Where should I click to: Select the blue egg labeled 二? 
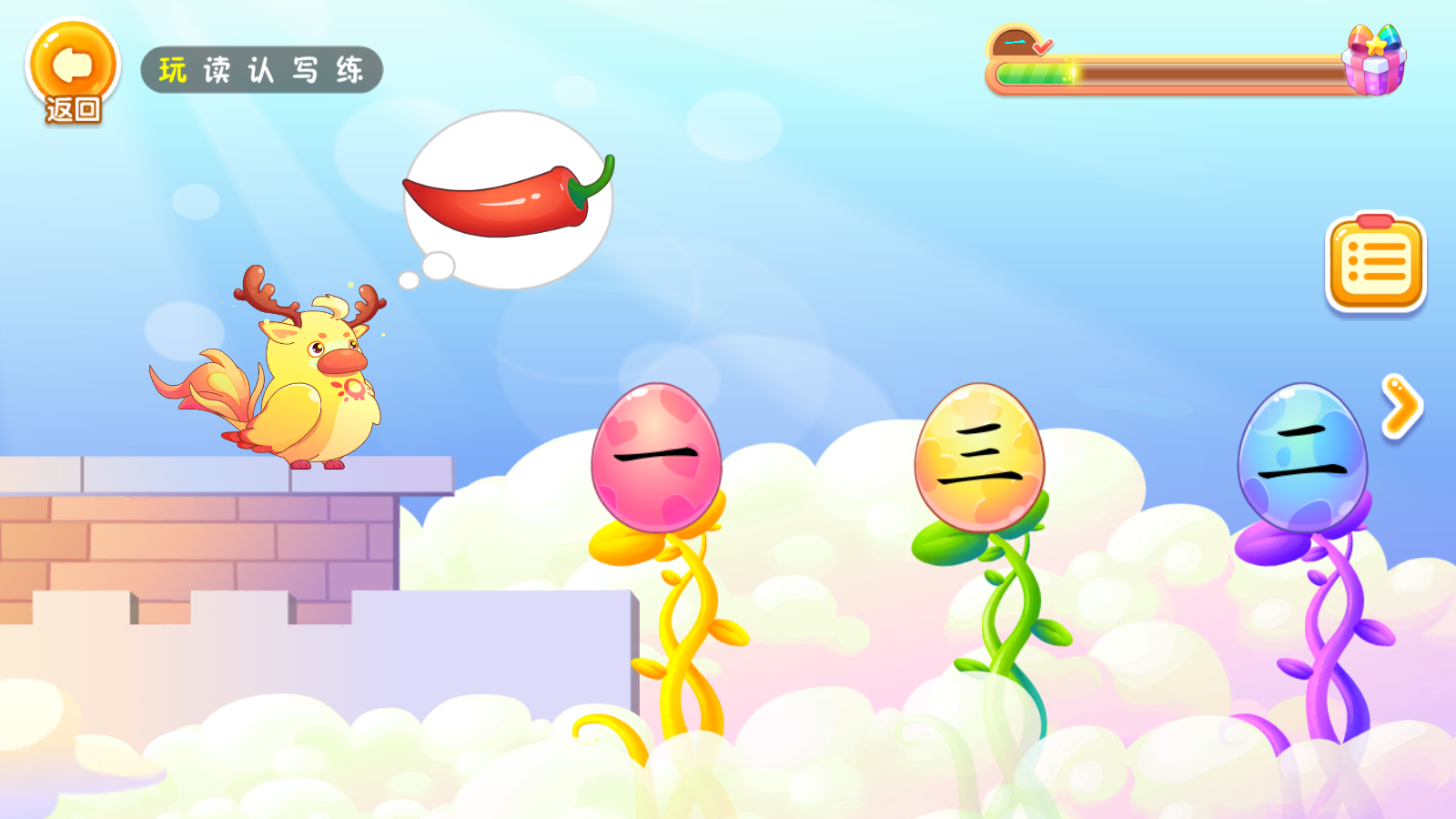(1302, 458)
